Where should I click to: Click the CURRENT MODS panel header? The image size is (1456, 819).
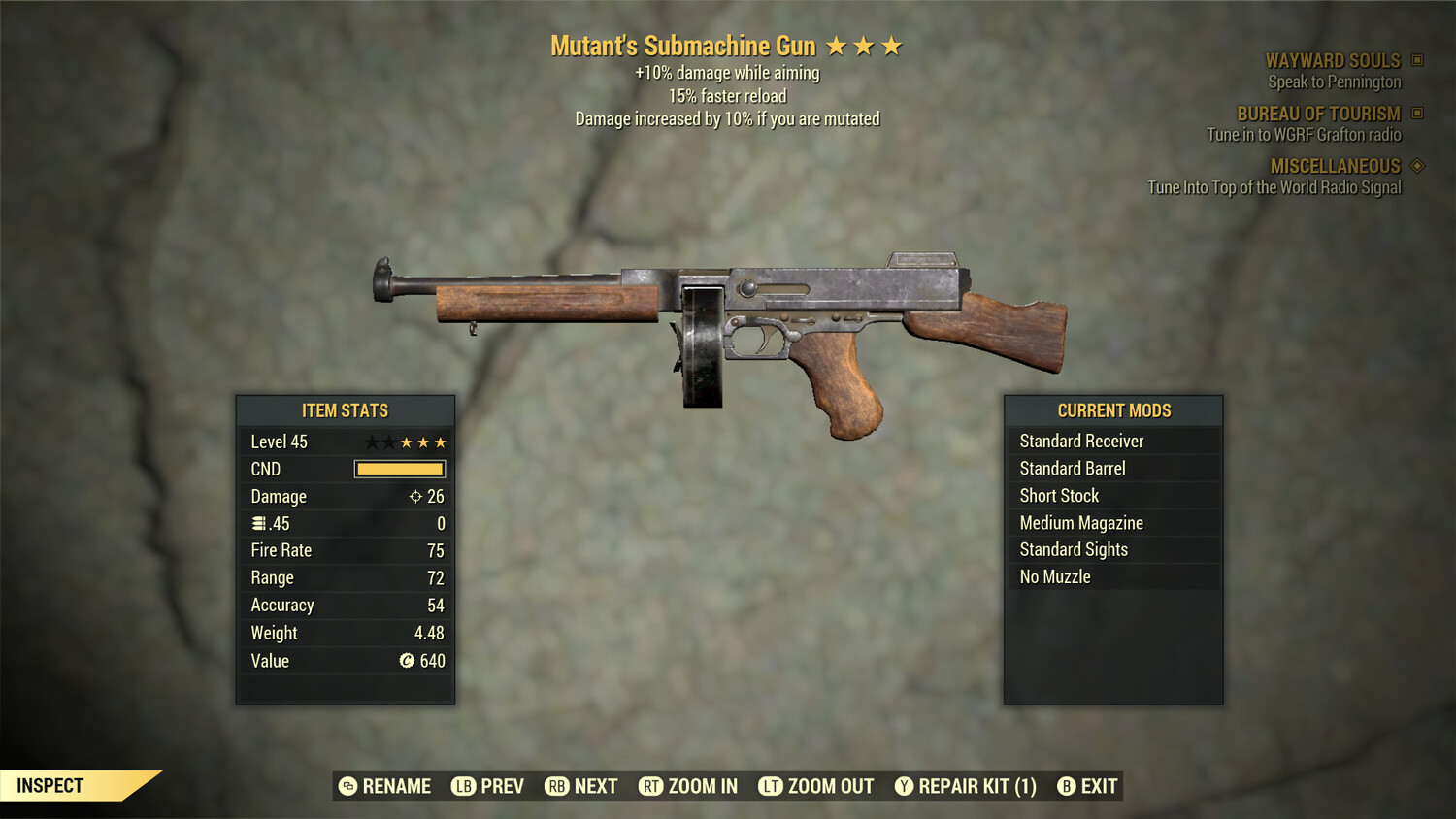point(1113,409)
